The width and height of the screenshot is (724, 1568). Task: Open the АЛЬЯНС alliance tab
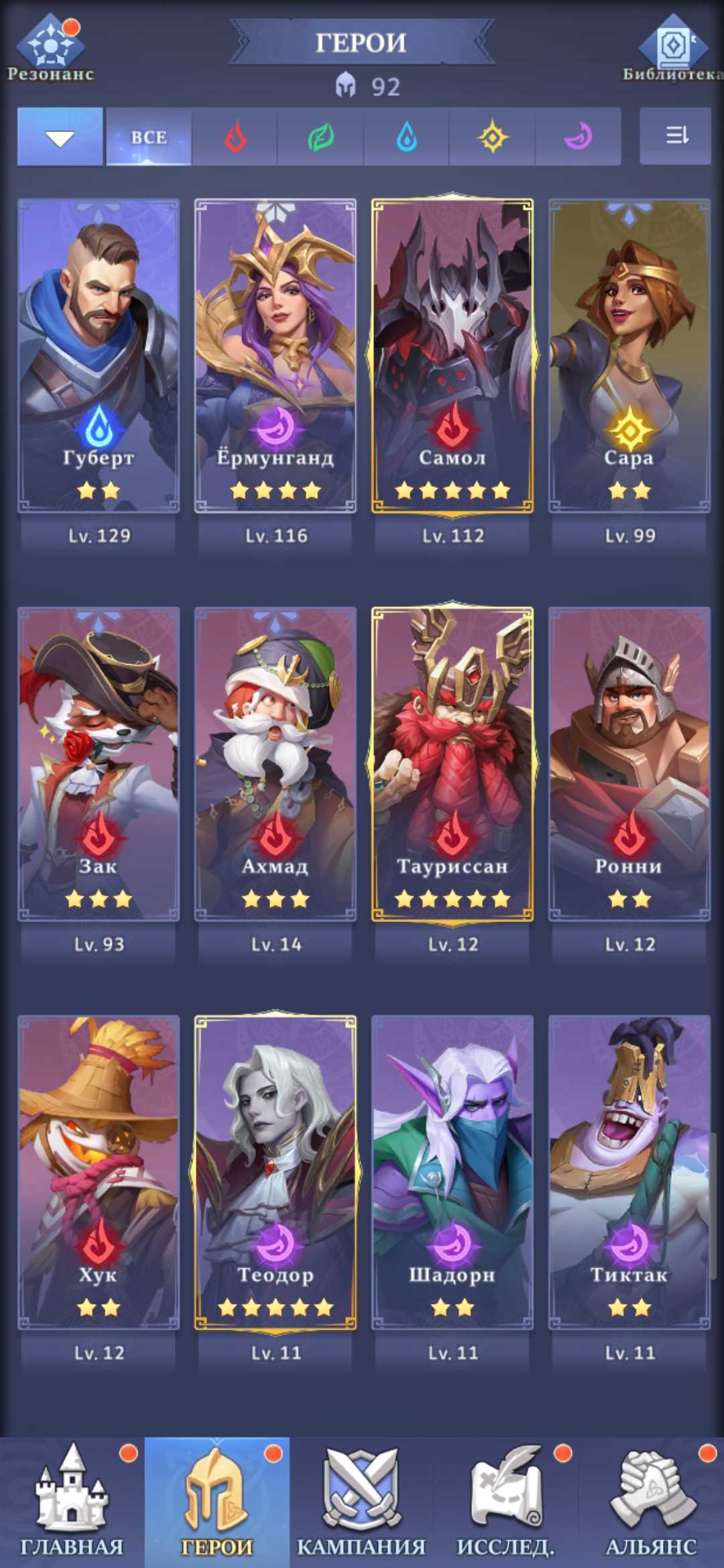[x=651, y=1502]
